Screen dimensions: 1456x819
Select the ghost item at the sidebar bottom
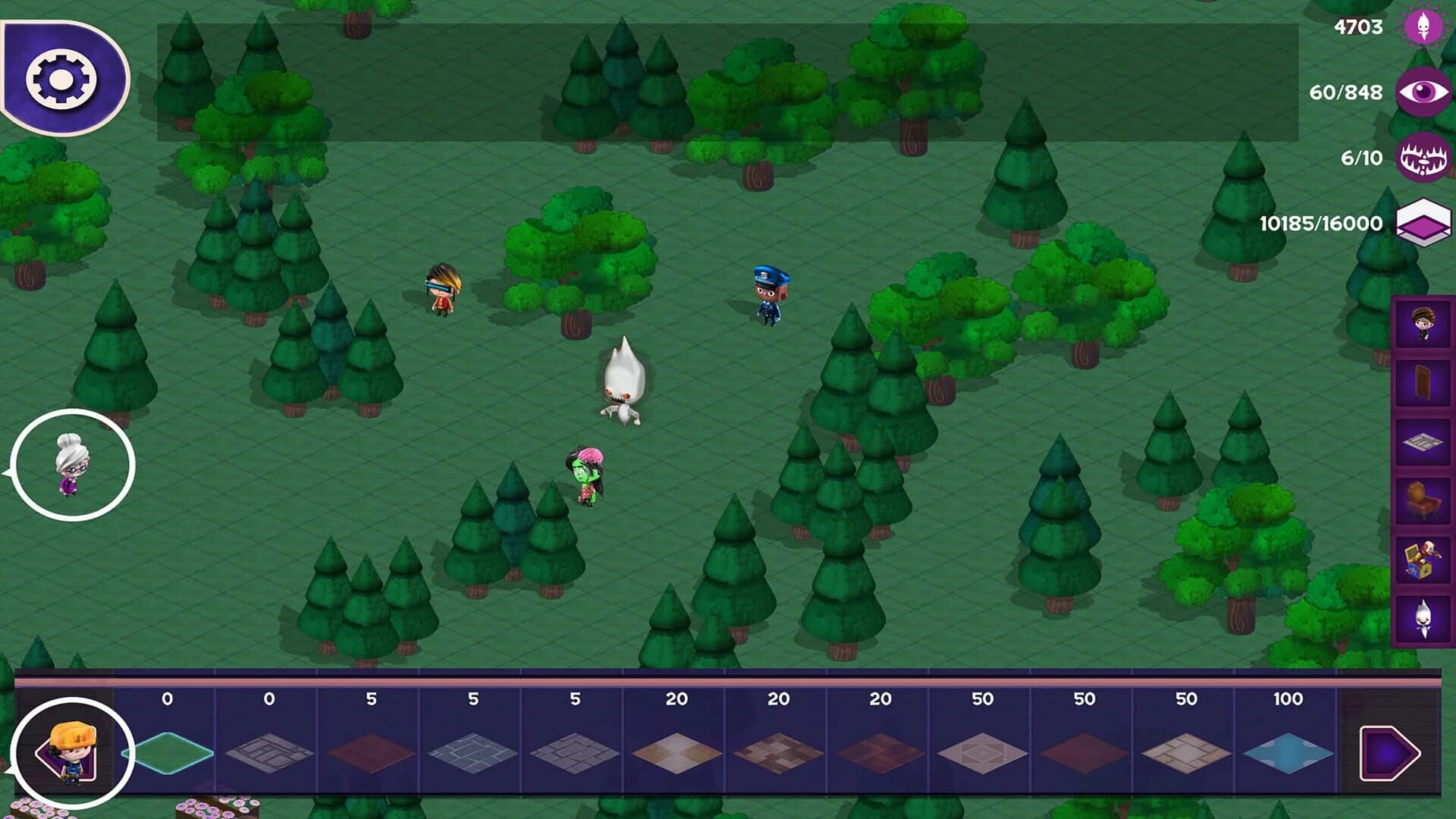[x=1424, y=619]
